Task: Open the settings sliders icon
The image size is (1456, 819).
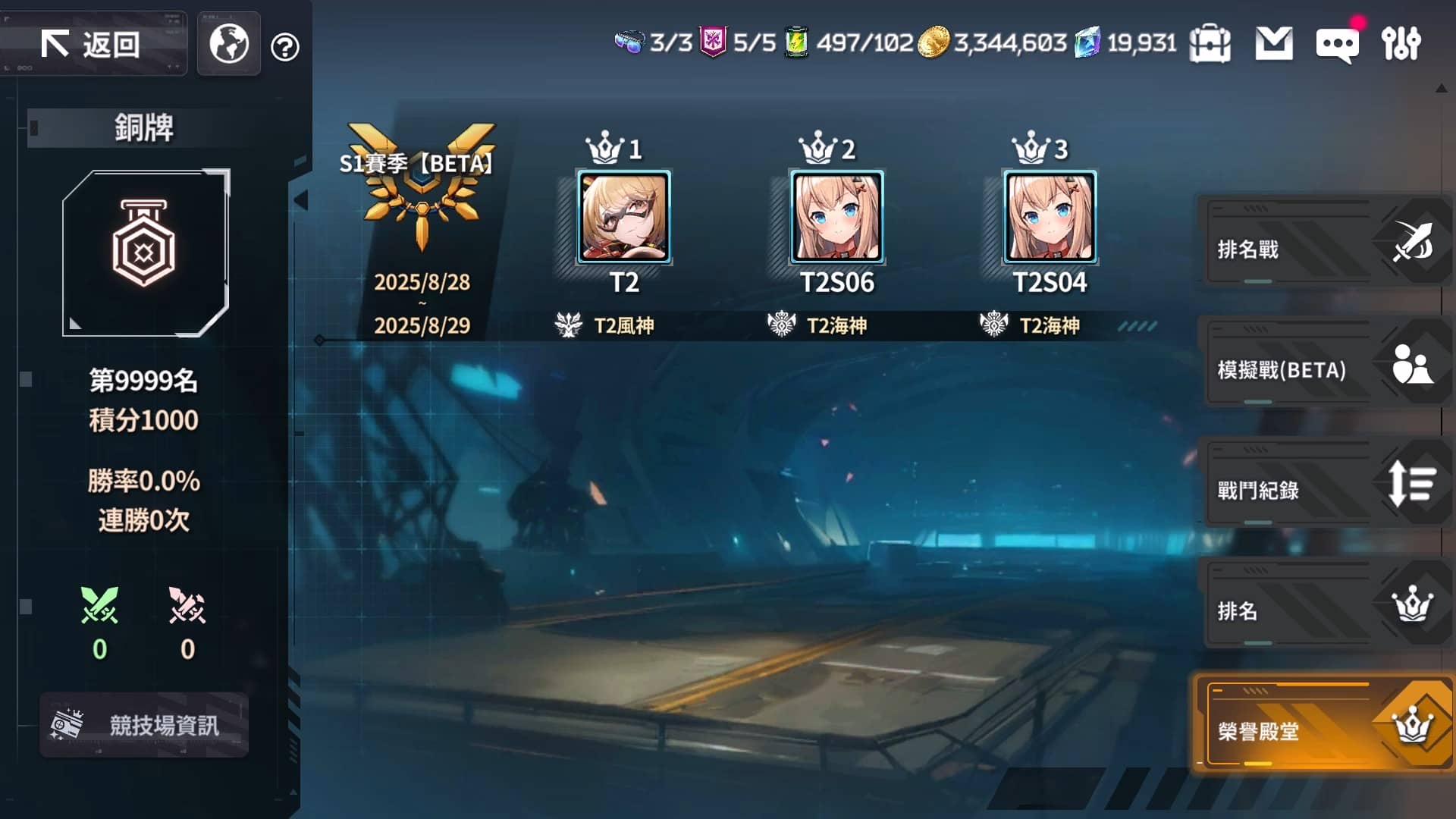Action: click(1401, 44)
